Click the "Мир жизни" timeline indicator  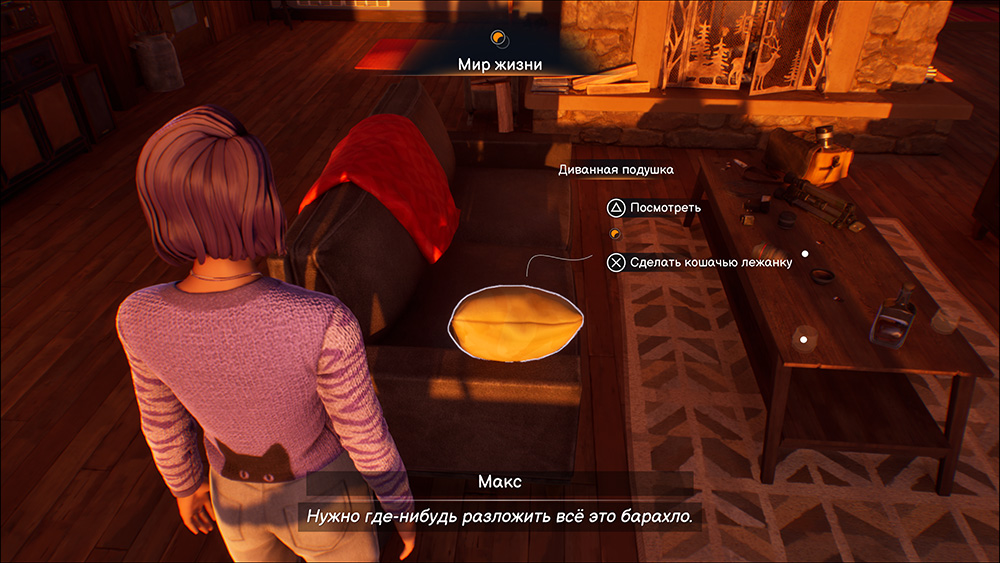pyautogui.click(x=499, y=64)
